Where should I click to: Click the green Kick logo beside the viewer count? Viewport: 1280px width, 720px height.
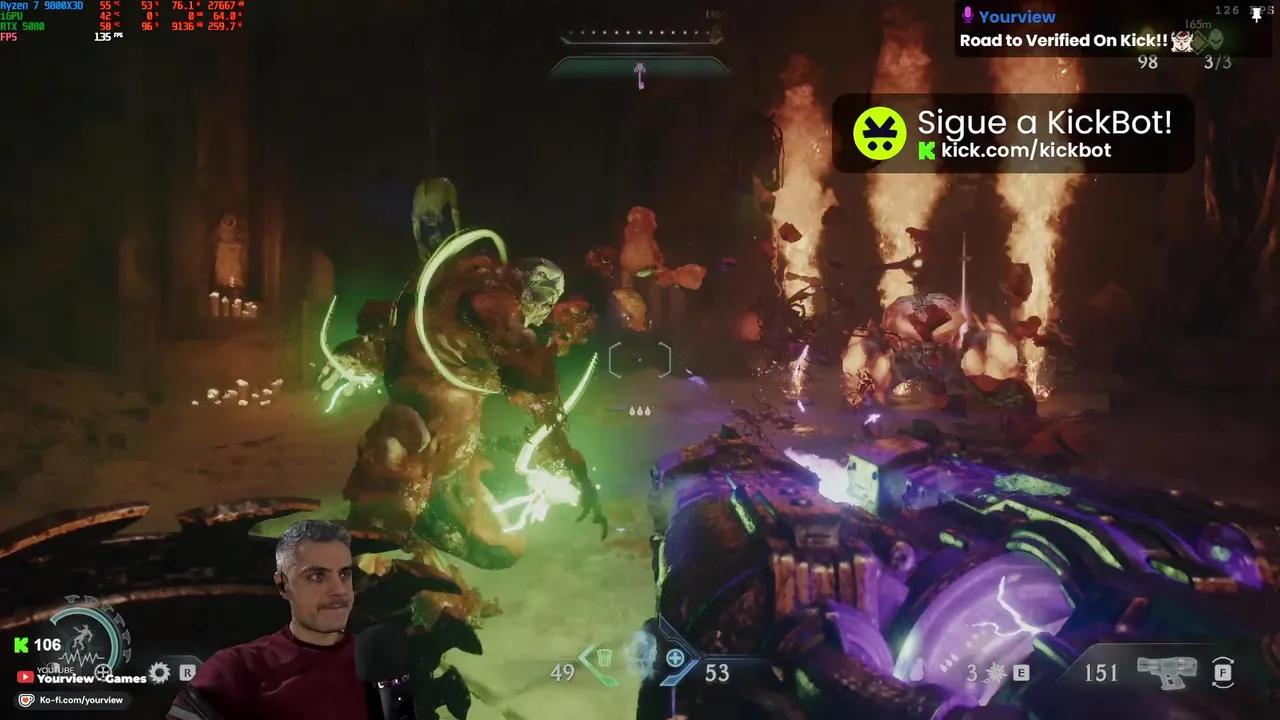[x=21, y=644]
